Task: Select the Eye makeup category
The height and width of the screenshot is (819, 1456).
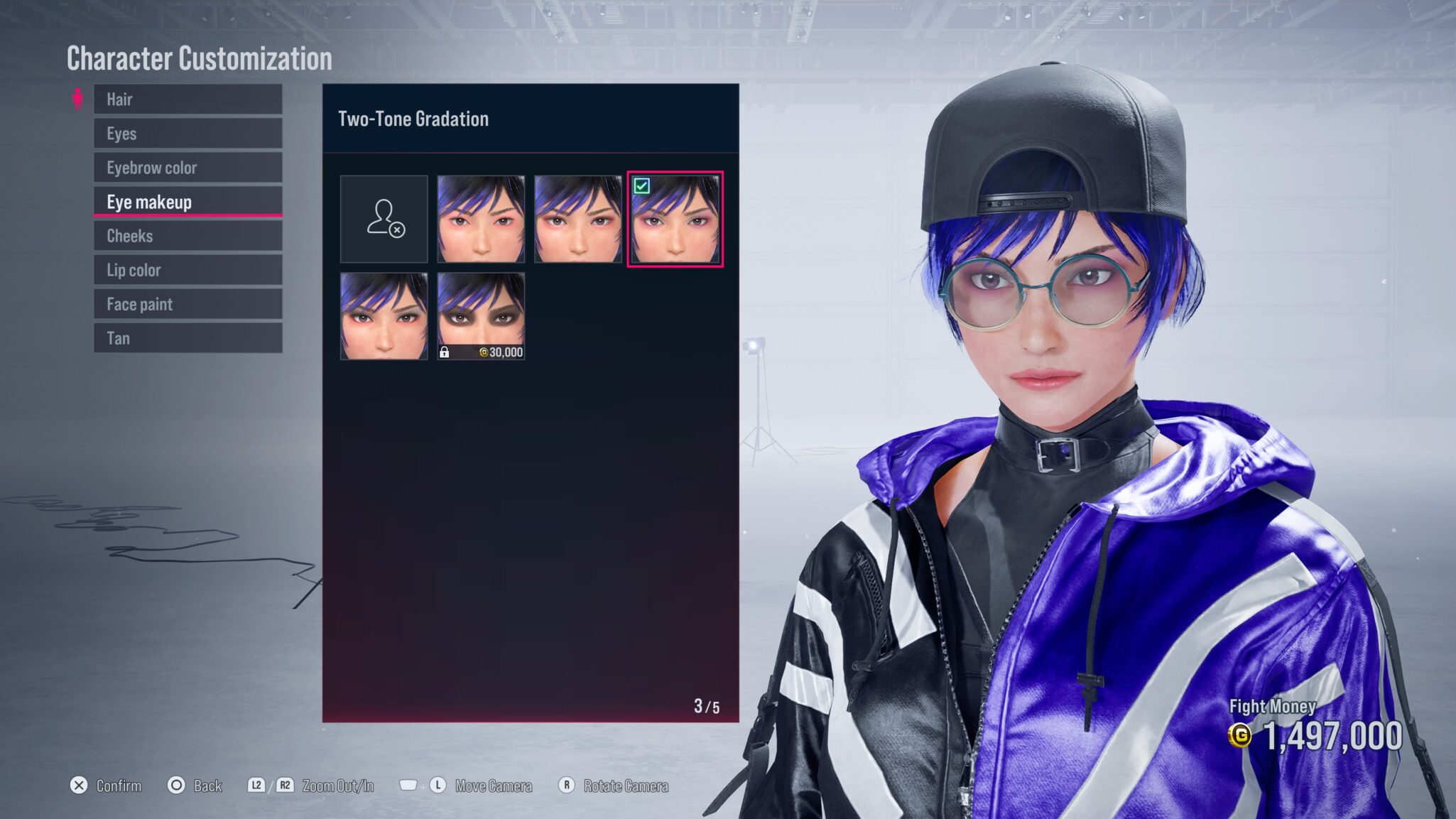Action: [x=188, y=202]
